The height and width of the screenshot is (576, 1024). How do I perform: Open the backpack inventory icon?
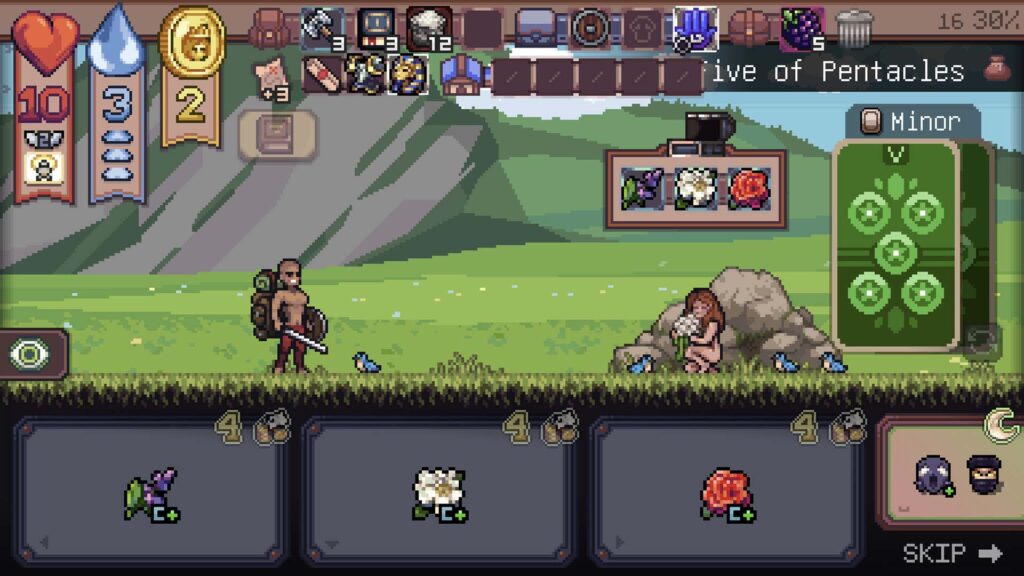pyautogui.click(x=269, y=28)
